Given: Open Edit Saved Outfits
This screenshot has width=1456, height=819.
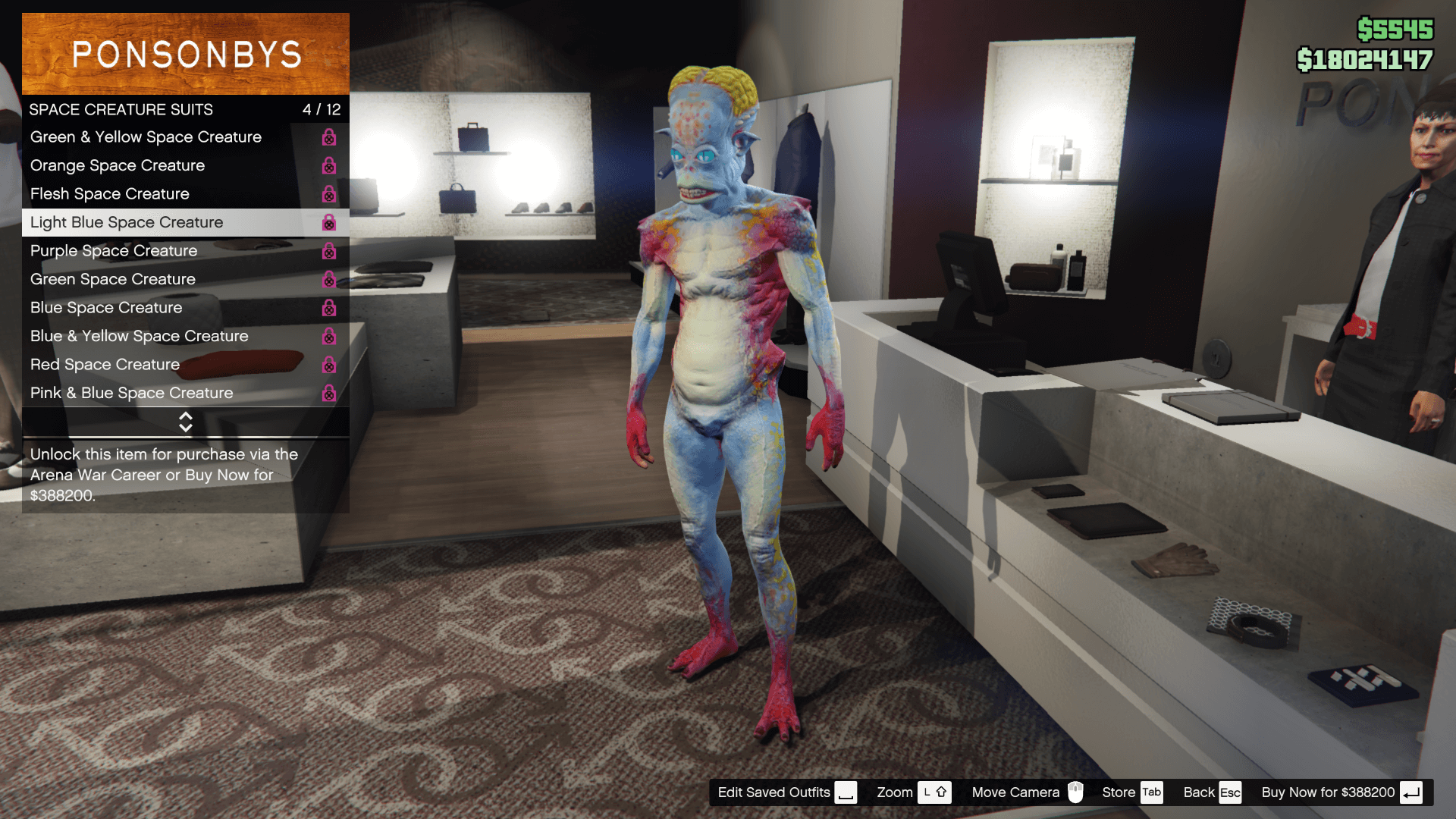Looking at the screenshot, I should pyautogui.click(x=773, y=792).
